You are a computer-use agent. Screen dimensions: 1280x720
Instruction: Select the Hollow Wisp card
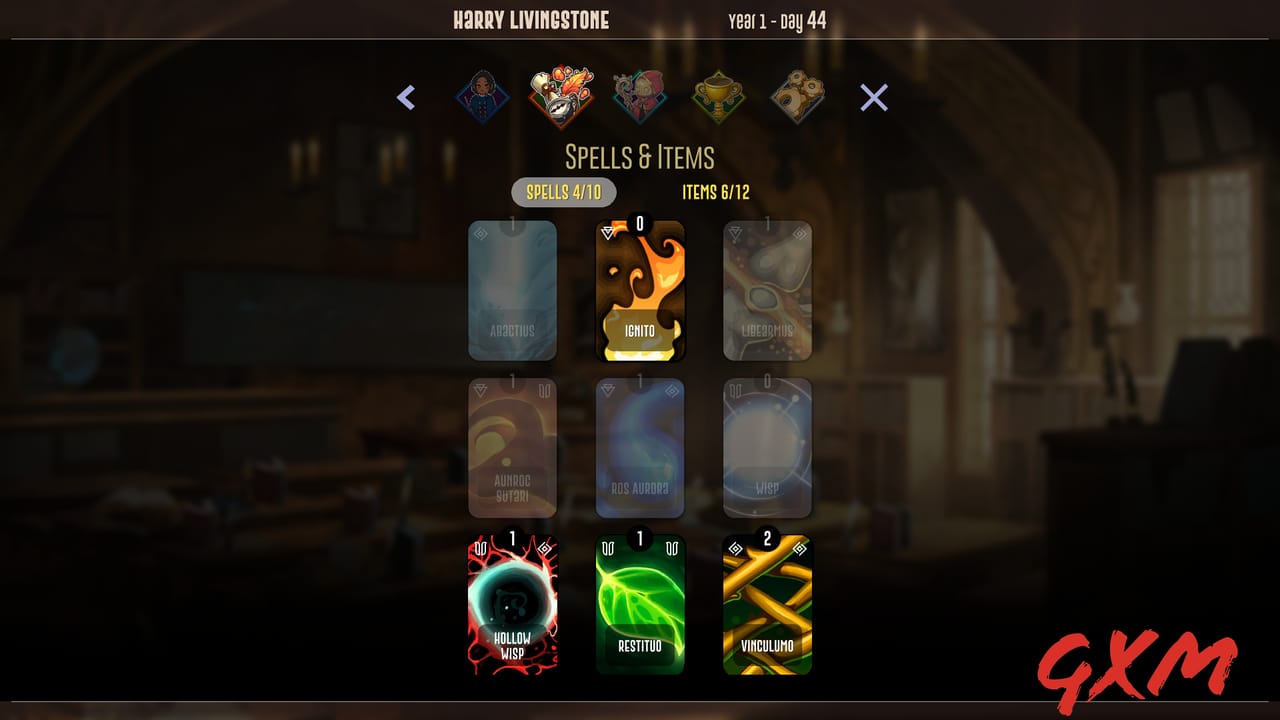point(513,605)
